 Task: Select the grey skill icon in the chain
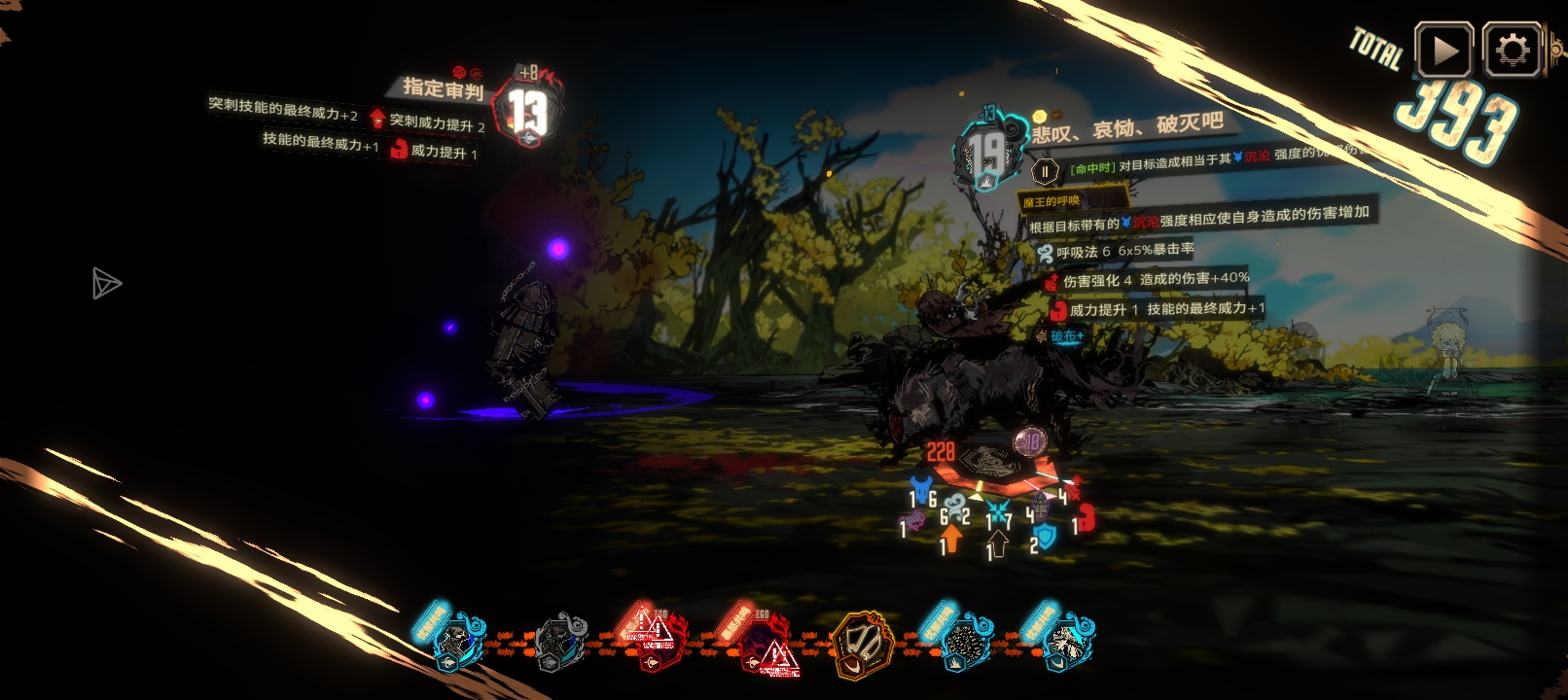pyautogui.click(x=560, y=643)
